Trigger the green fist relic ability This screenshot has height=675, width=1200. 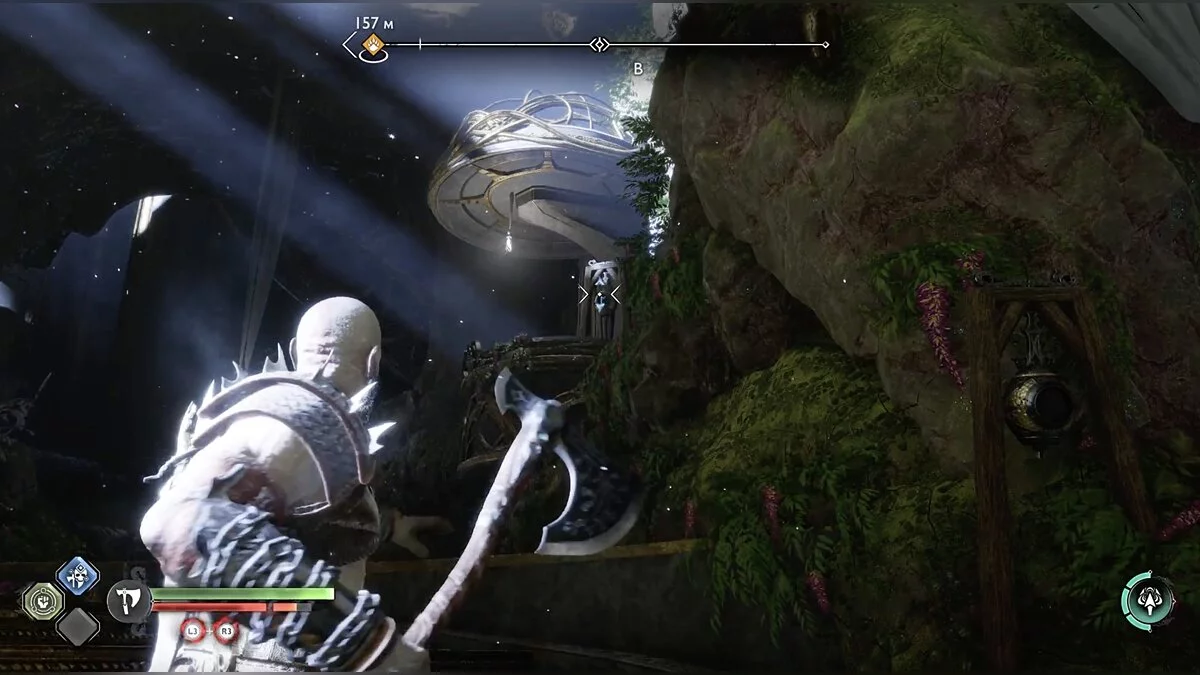pyautogui.click(x=43, y=601)
